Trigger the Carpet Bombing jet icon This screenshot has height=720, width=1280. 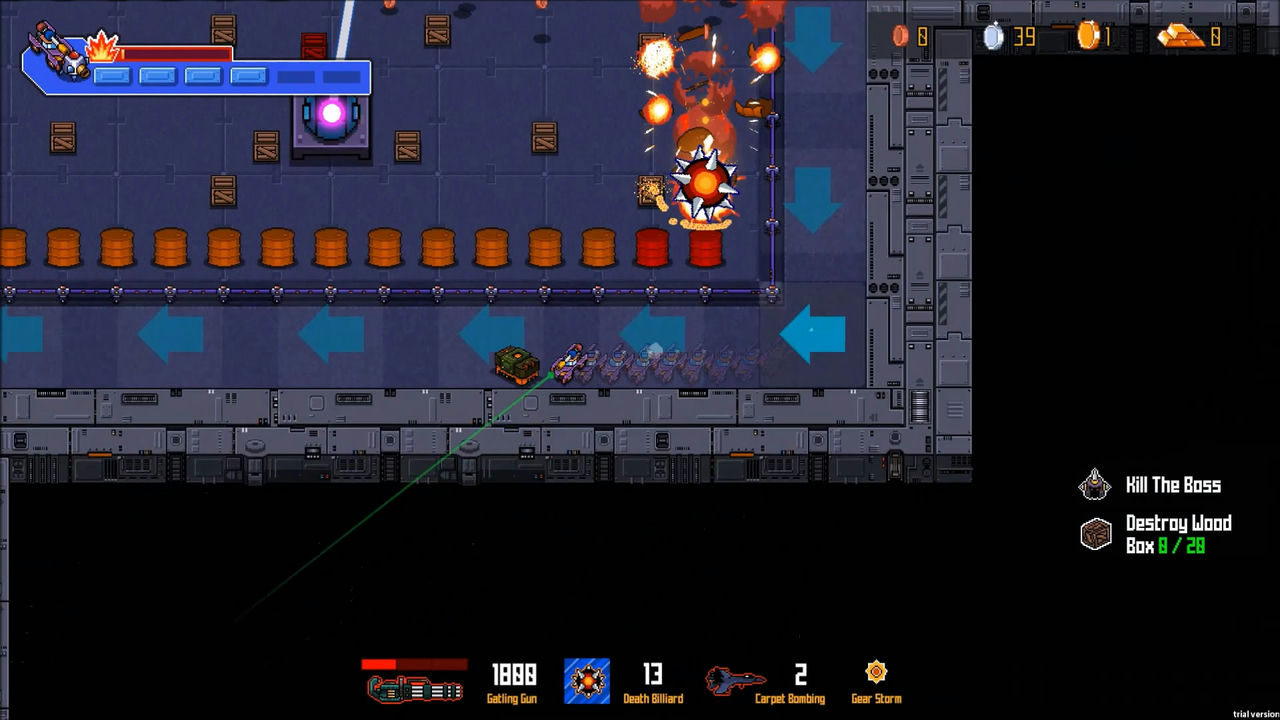pyautogui.click(x=735, y=680)
